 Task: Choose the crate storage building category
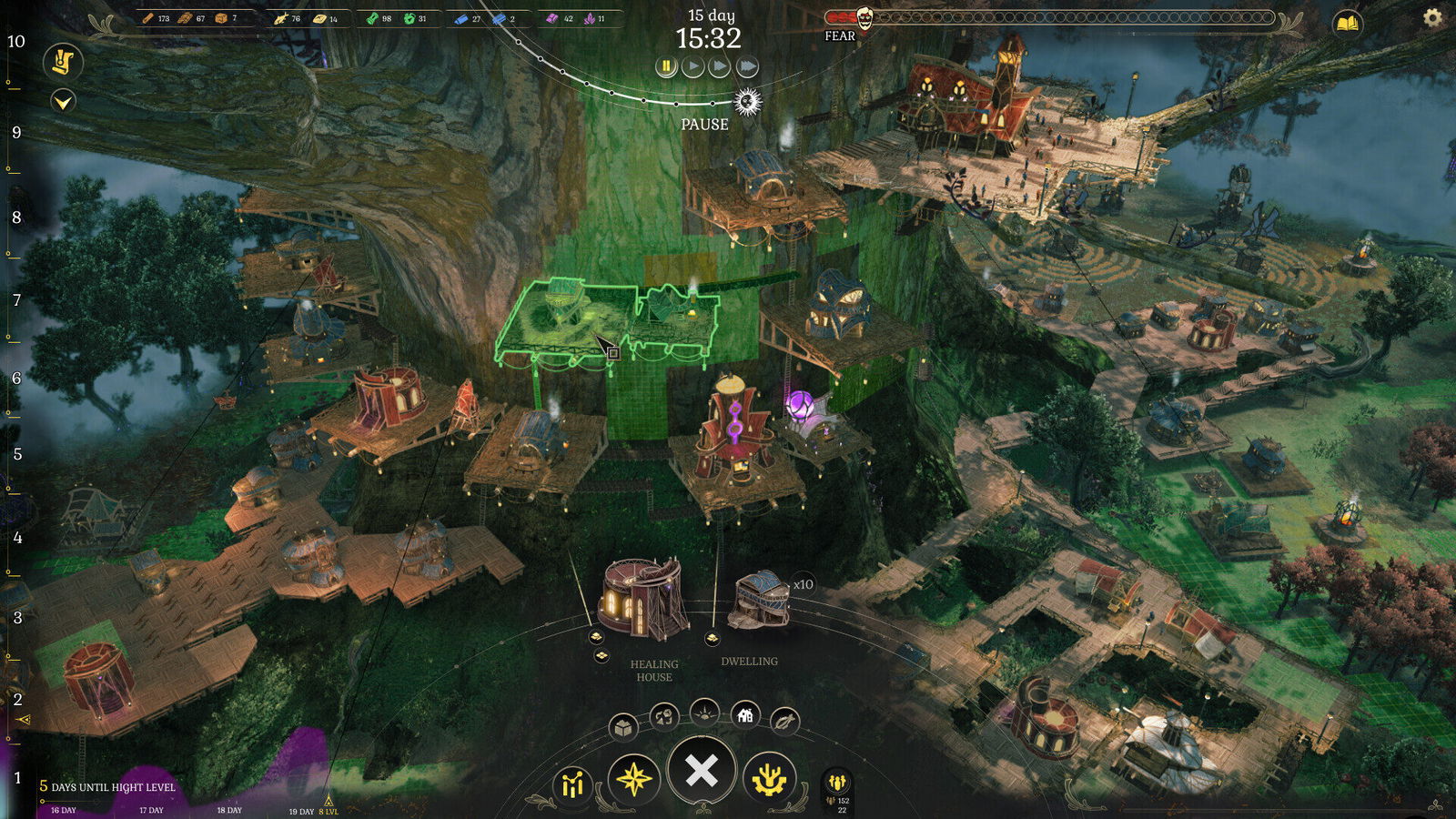(623, 727)
